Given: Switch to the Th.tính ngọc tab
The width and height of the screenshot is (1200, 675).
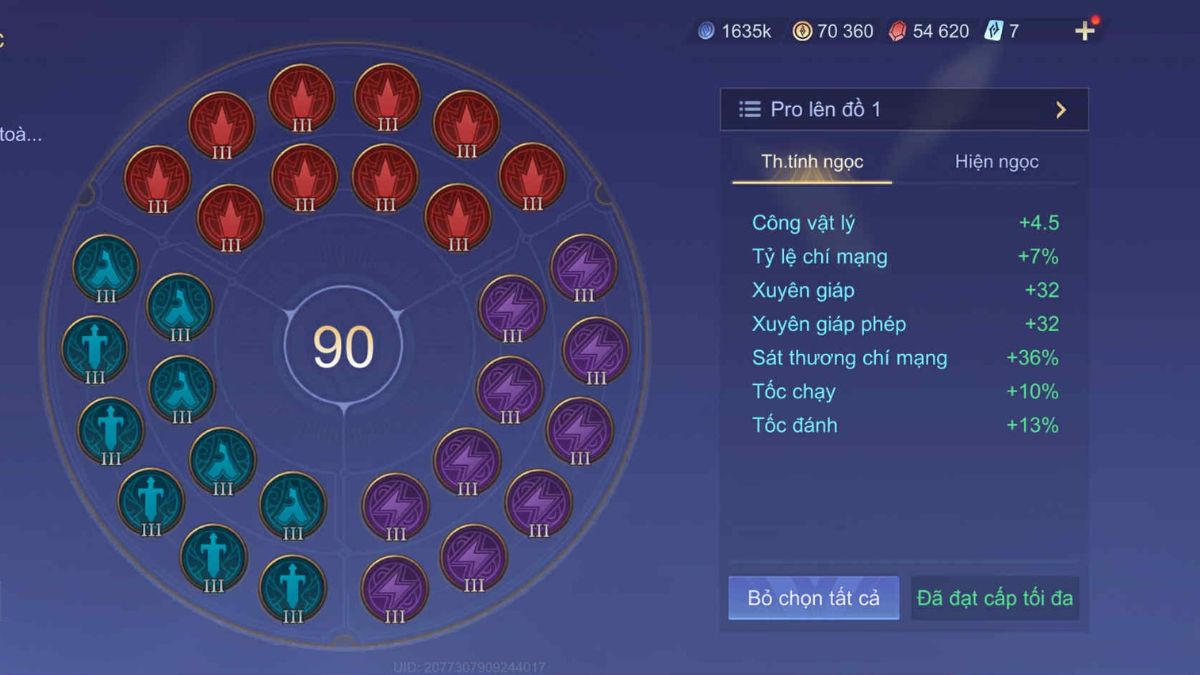Looking at the screenshot, I should click(812, 162).
